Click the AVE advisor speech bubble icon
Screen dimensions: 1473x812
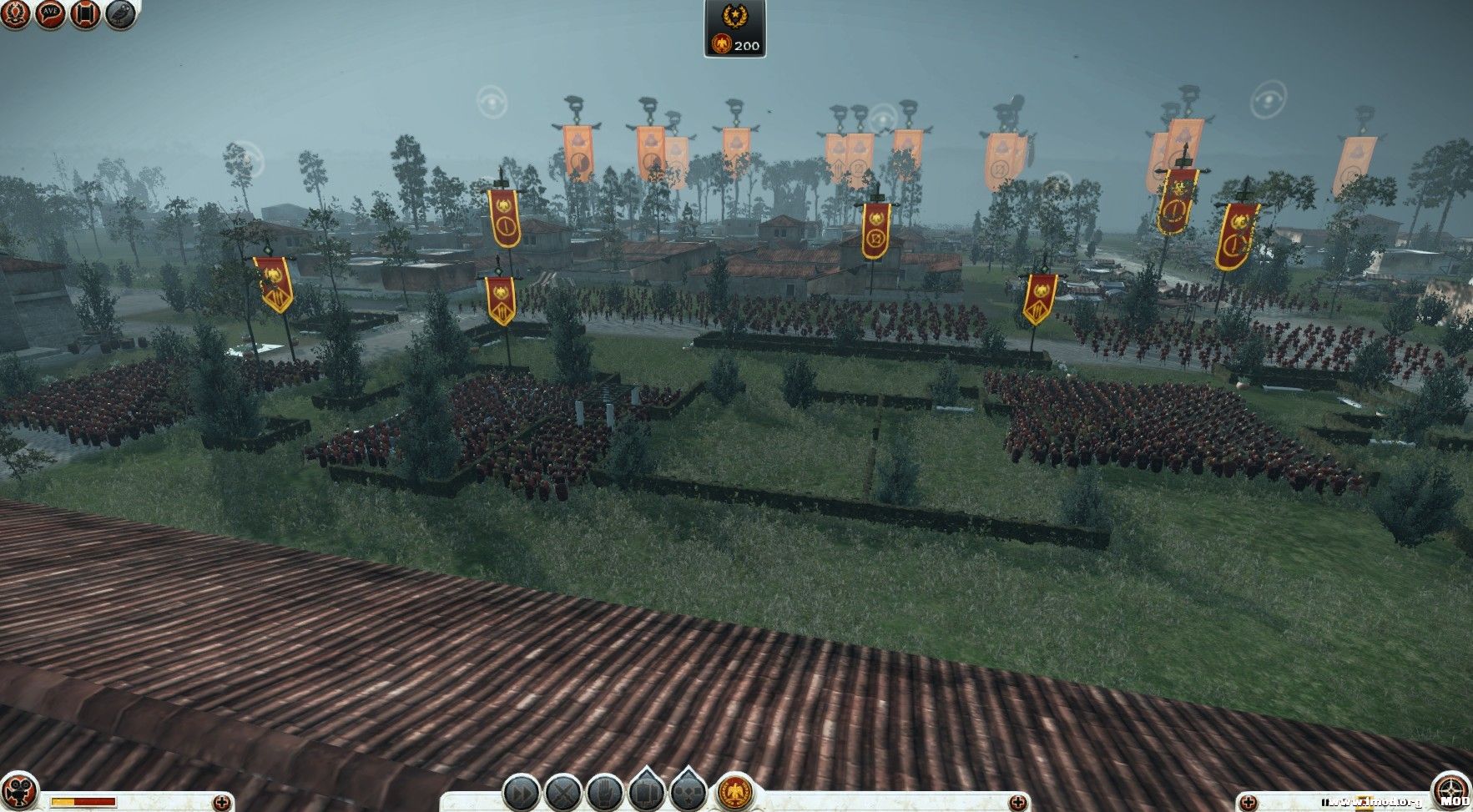click(x=50, y=15)
